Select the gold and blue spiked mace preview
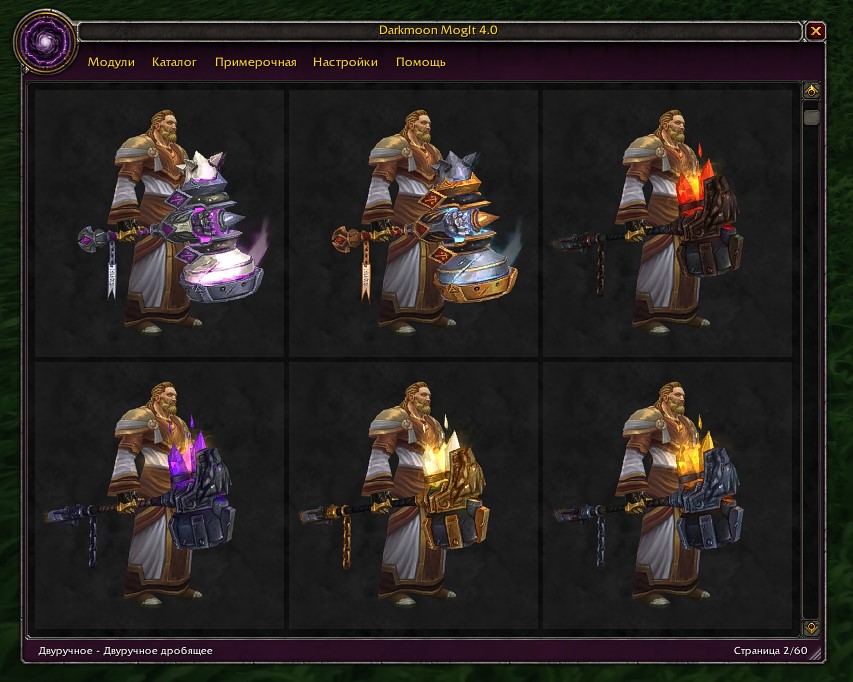Viewport: 853px width, 682px height. point(413,223)
